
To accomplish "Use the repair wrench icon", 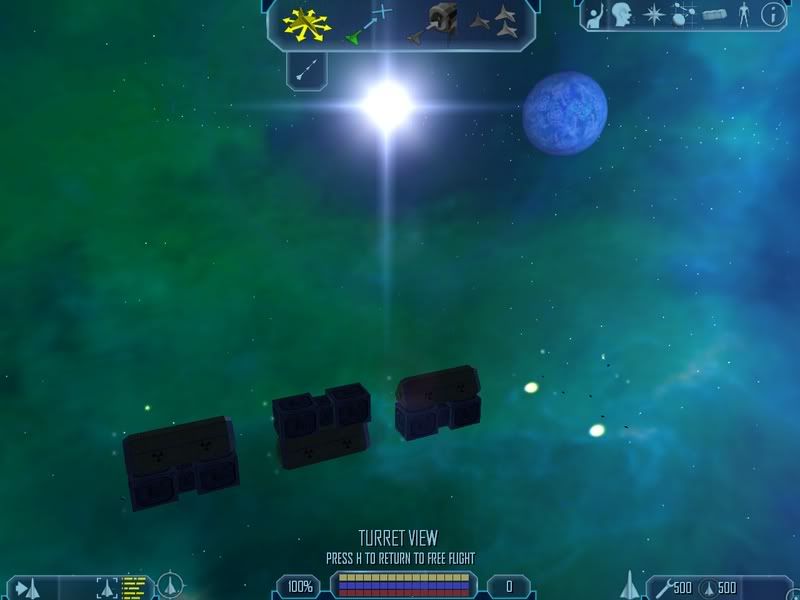I will coord(662,587).
